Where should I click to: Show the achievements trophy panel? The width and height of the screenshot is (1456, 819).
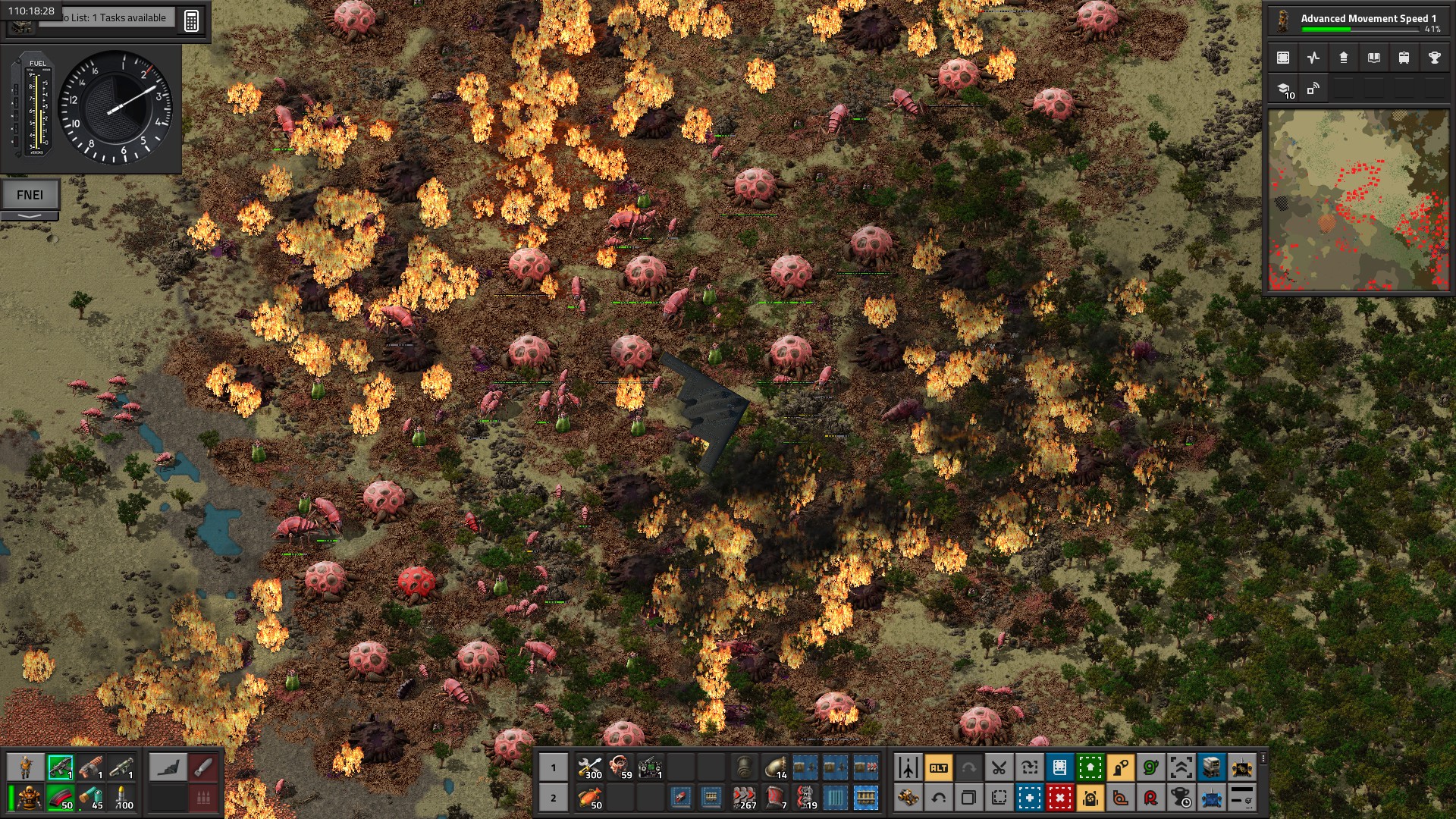click(1434, 58)
